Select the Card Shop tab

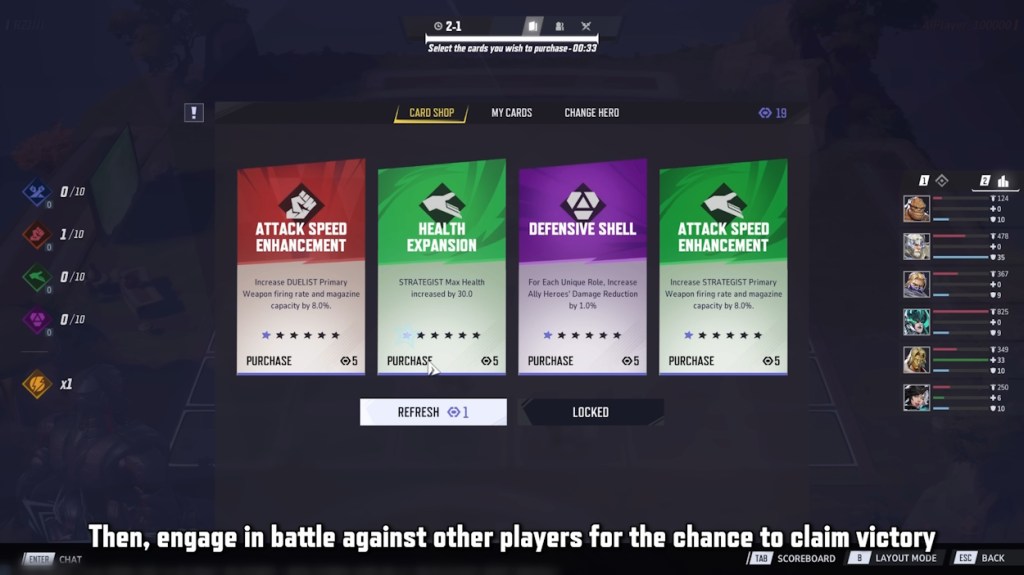click(431, 113)
